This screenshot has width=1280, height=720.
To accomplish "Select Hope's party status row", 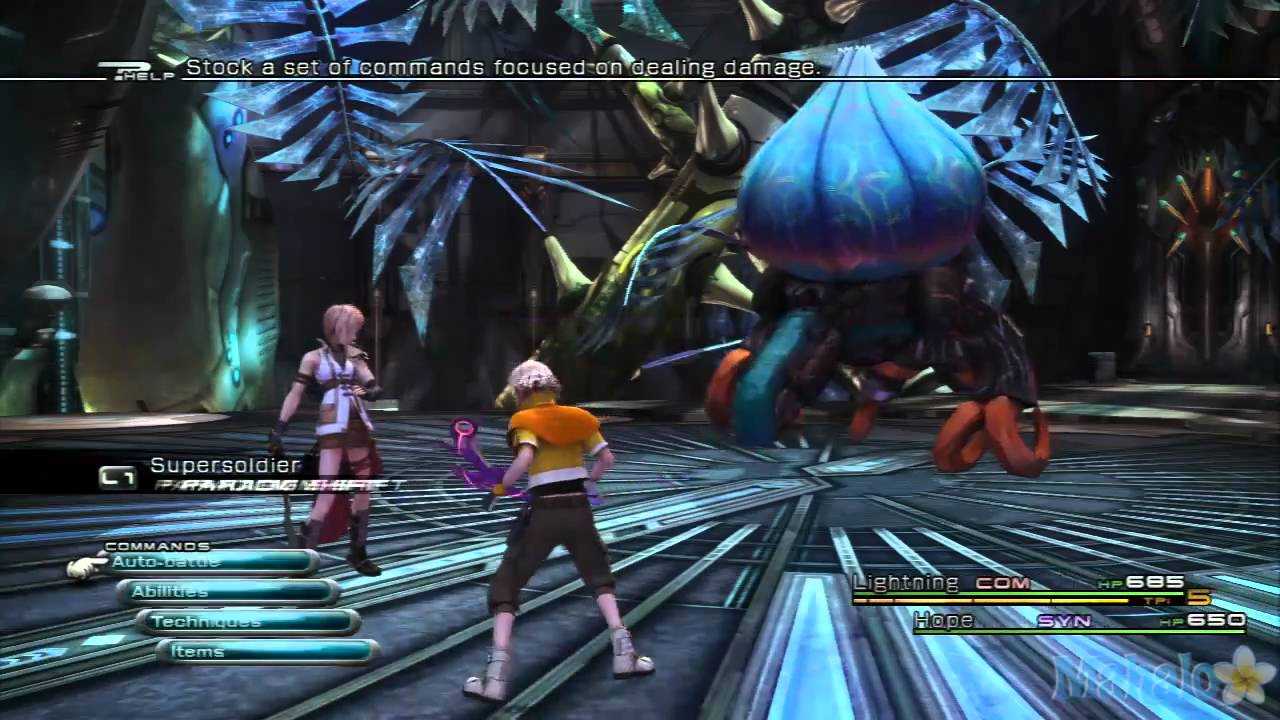I will pos(1078,621).
